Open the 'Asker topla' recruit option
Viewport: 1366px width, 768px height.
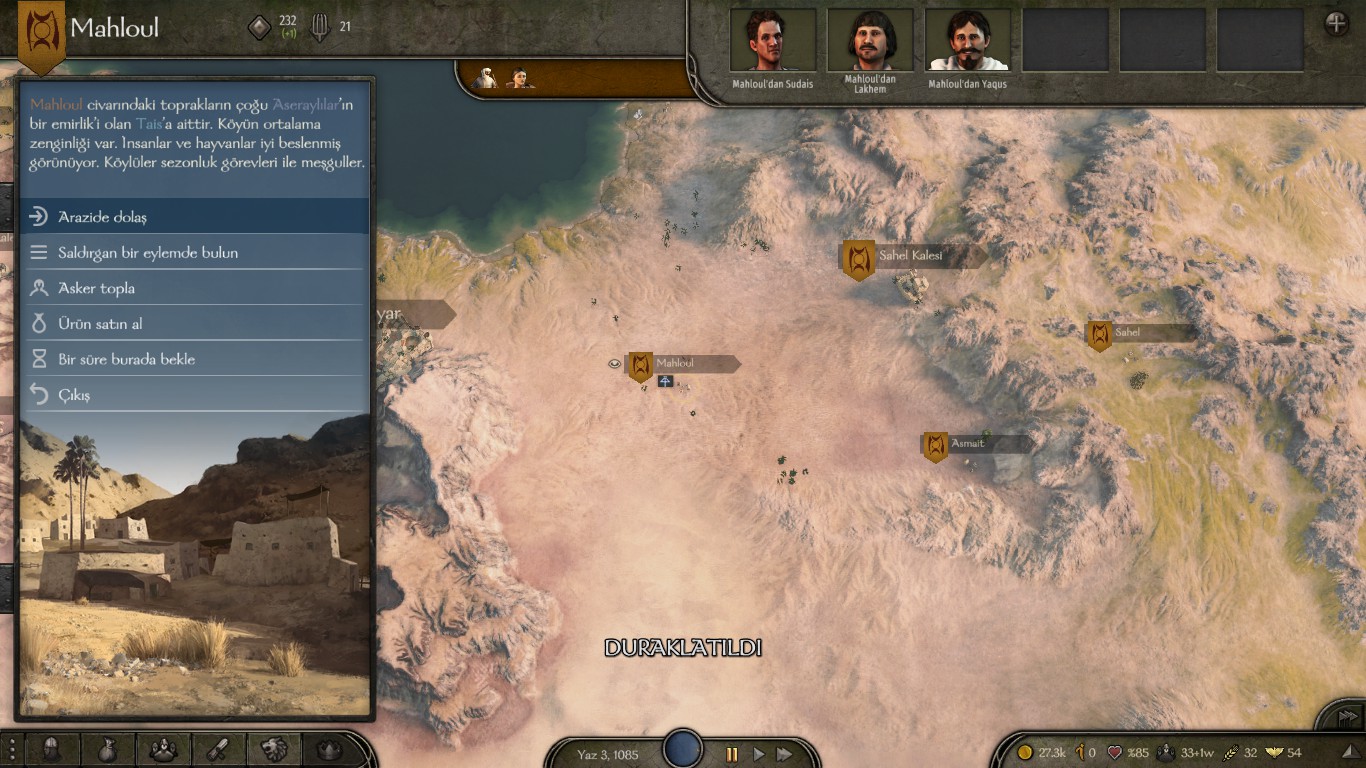[195, 288]
